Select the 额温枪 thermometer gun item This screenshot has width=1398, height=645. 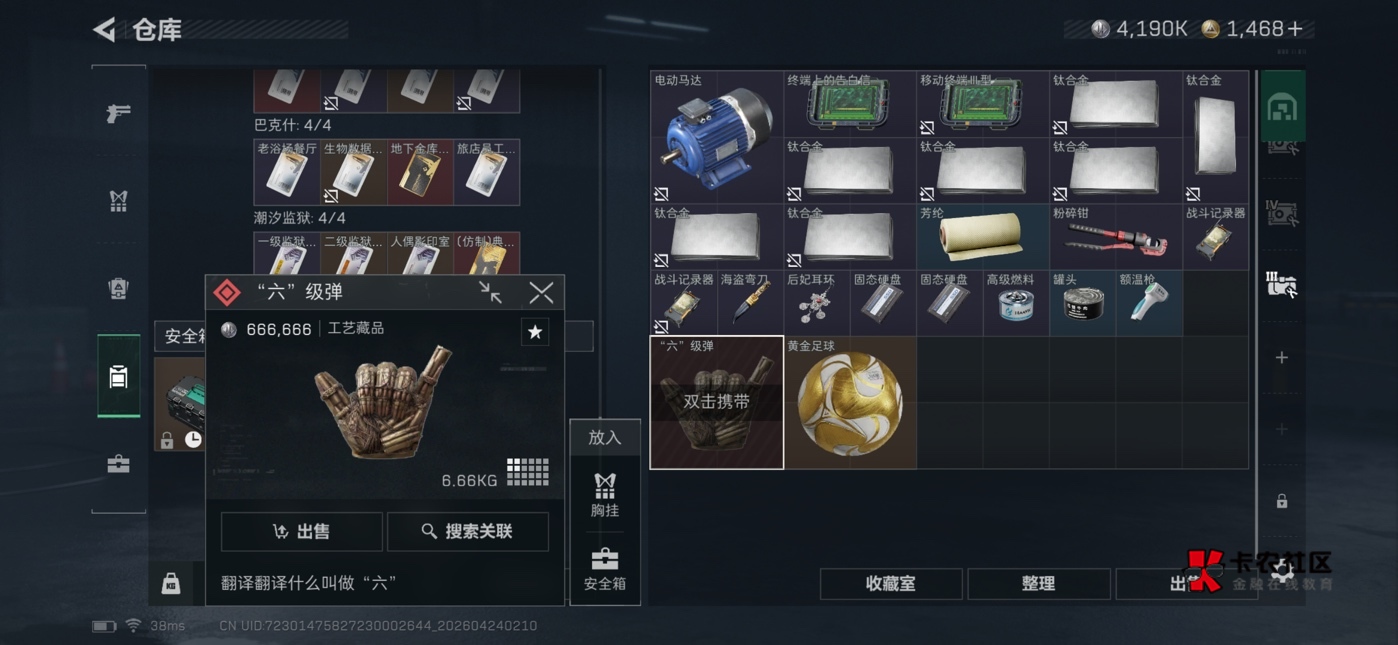tap(1148, 303)
